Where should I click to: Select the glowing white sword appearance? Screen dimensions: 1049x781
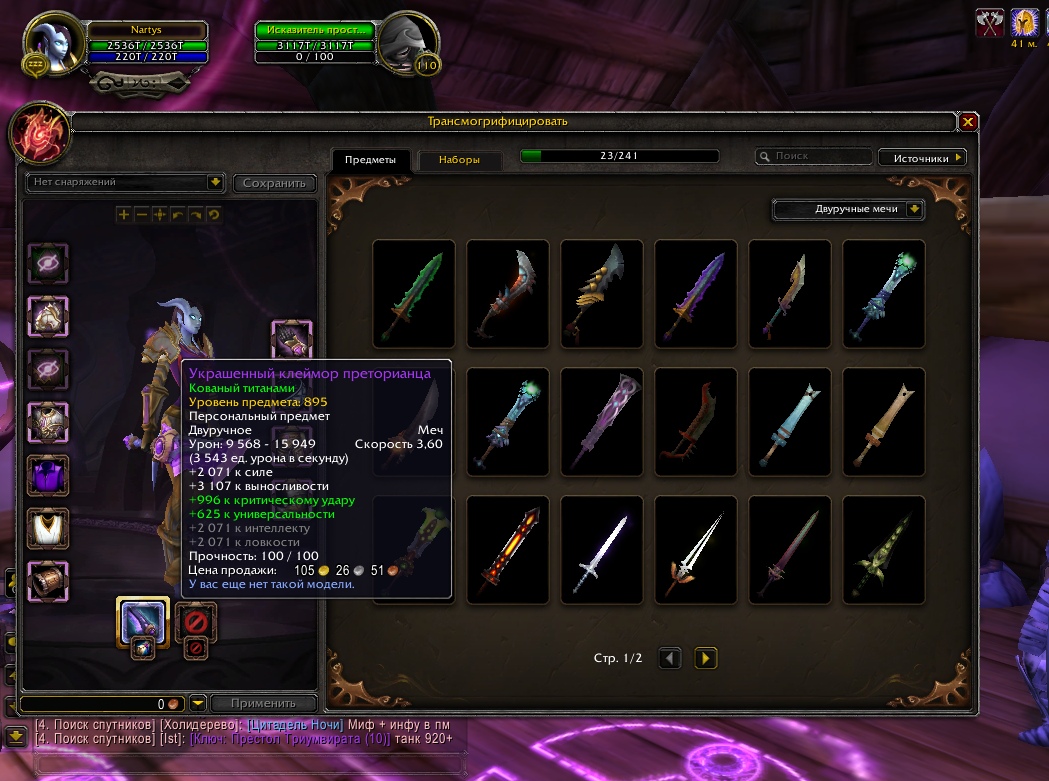coord(601,549)
